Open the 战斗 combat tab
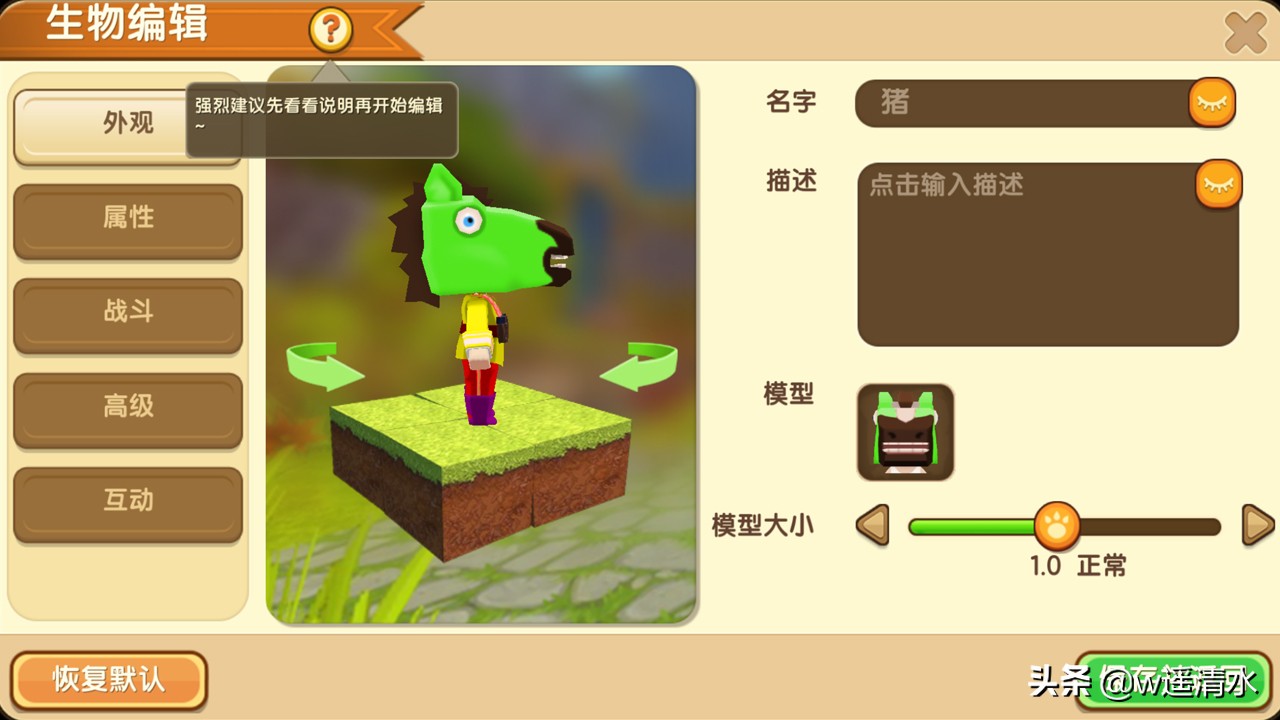Image resolution: width=1280 pixels, height=720 pixels. pos(127,313)
